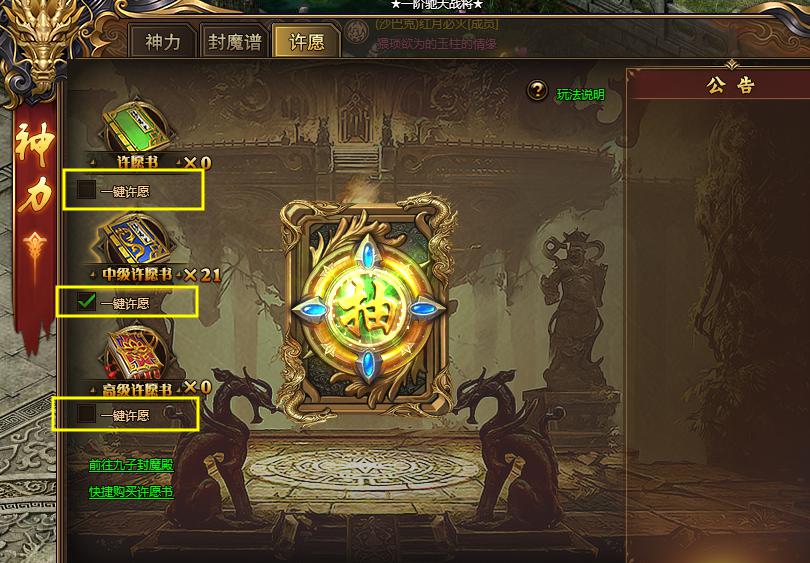Viewport: 810px width, 563px height.
Task: Enable 一键许愿 under 高级许愿书
Action: (87, 414)
